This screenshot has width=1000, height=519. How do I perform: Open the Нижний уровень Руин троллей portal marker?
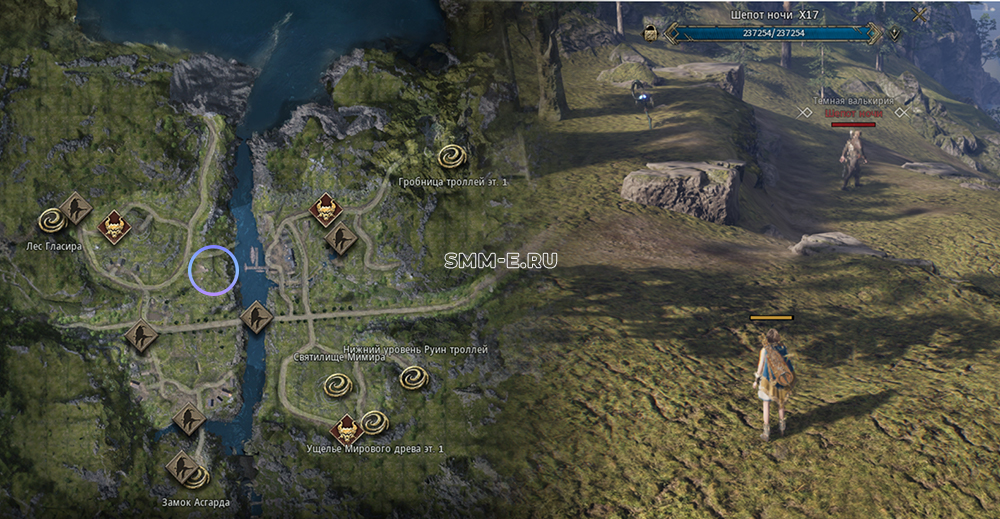point(414,378)
